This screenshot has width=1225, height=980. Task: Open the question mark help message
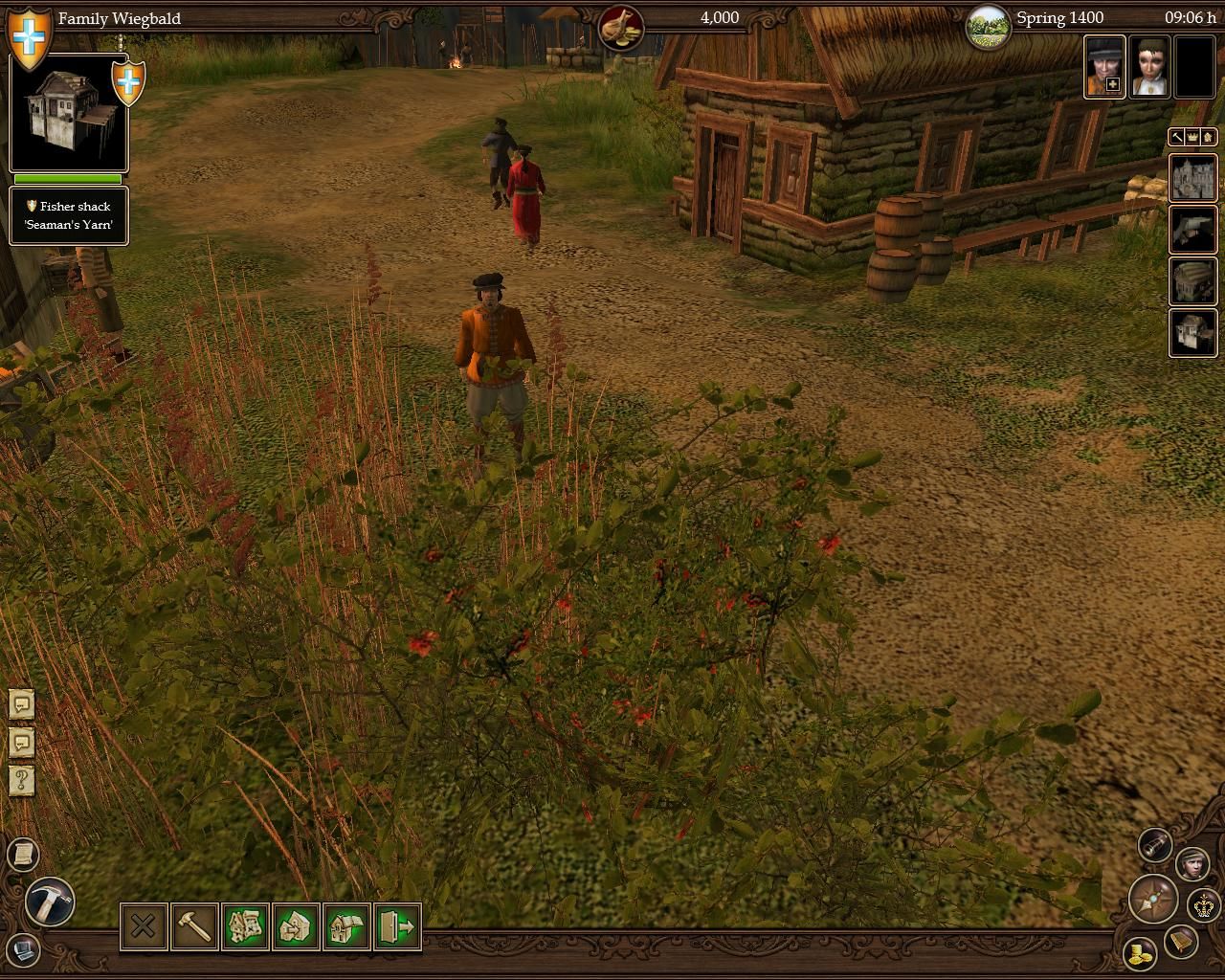coord(22,779)
